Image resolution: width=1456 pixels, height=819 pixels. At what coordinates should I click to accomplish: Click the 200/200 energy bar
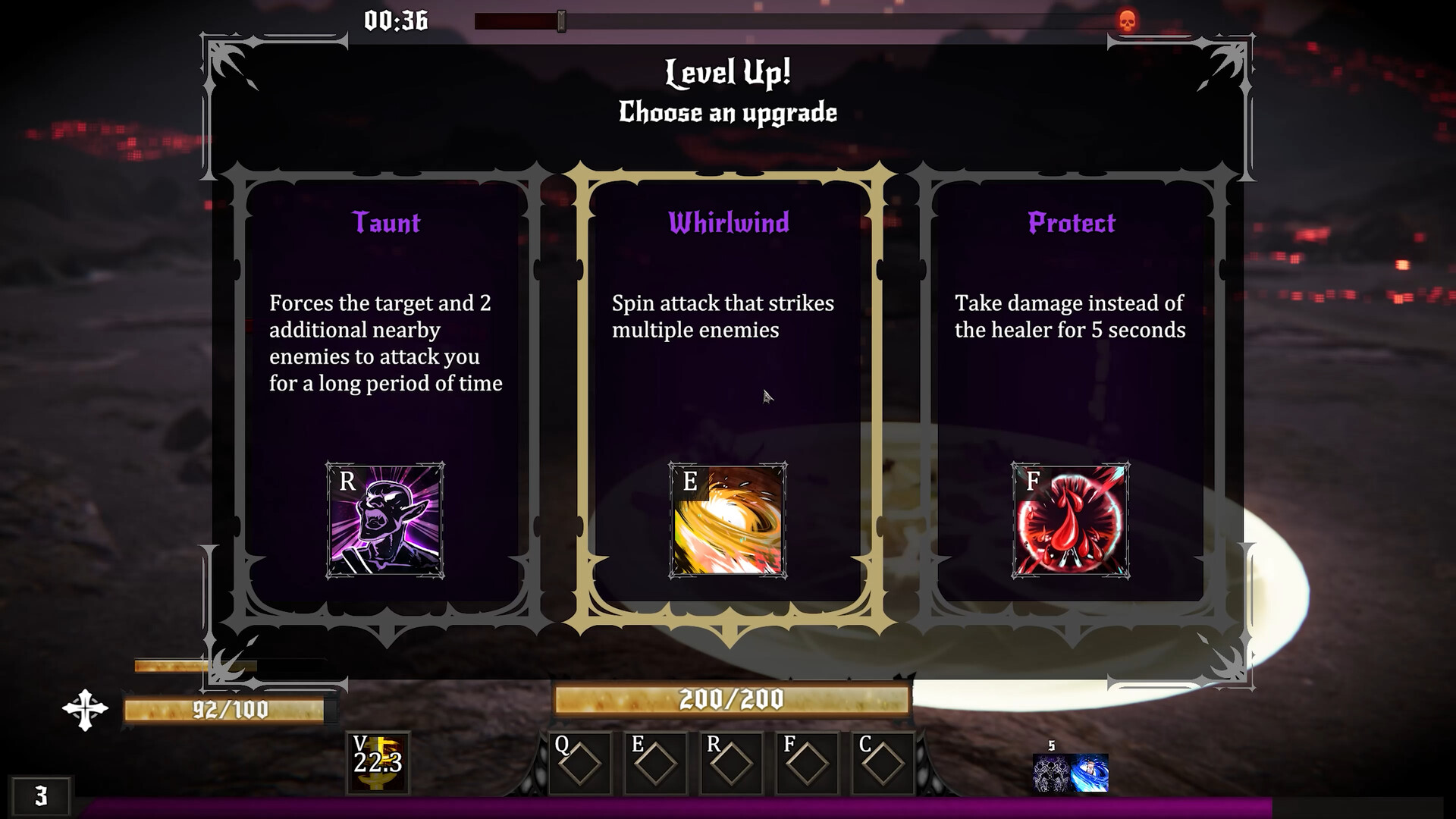pyautogui.click(x=732, y=698)
